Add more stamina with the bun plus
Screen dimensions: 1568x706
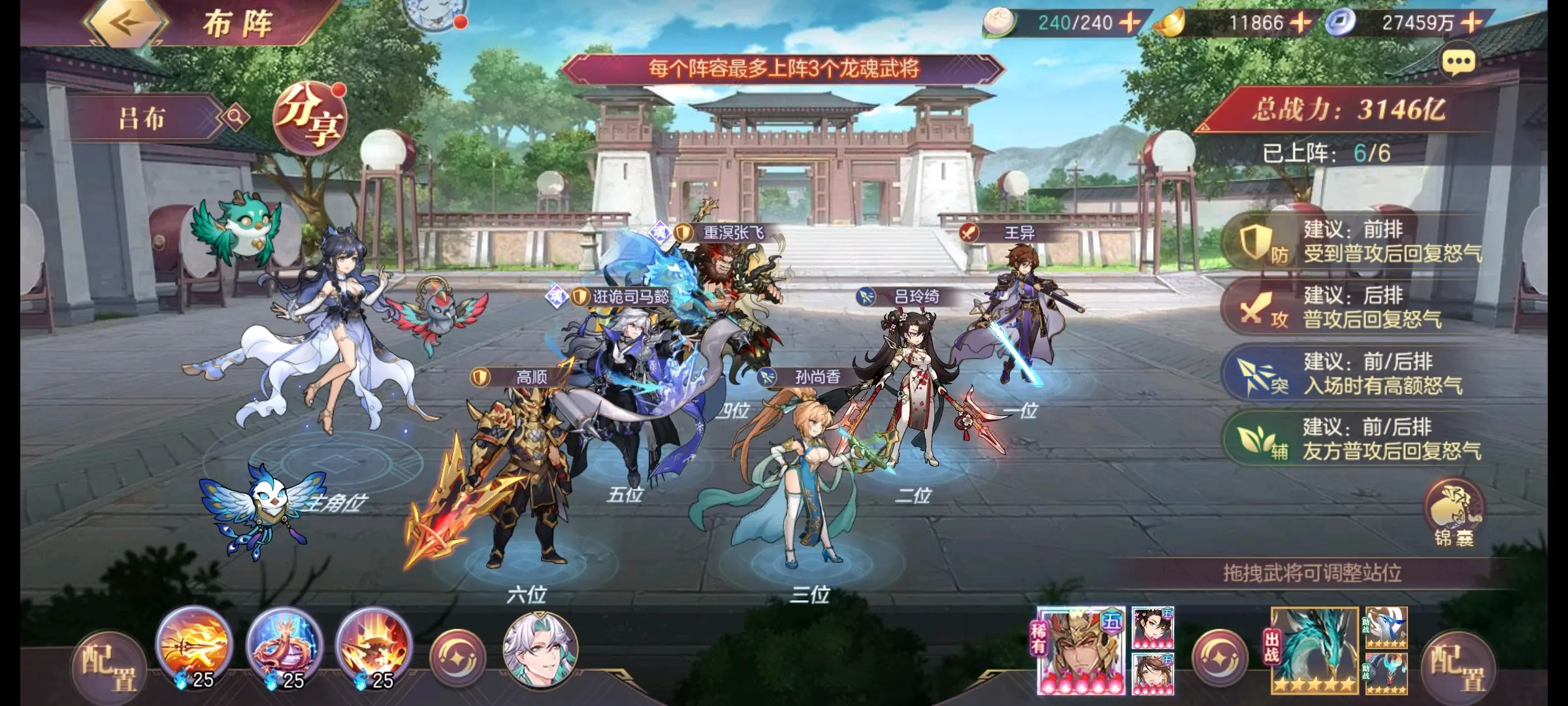(1130, 24)
